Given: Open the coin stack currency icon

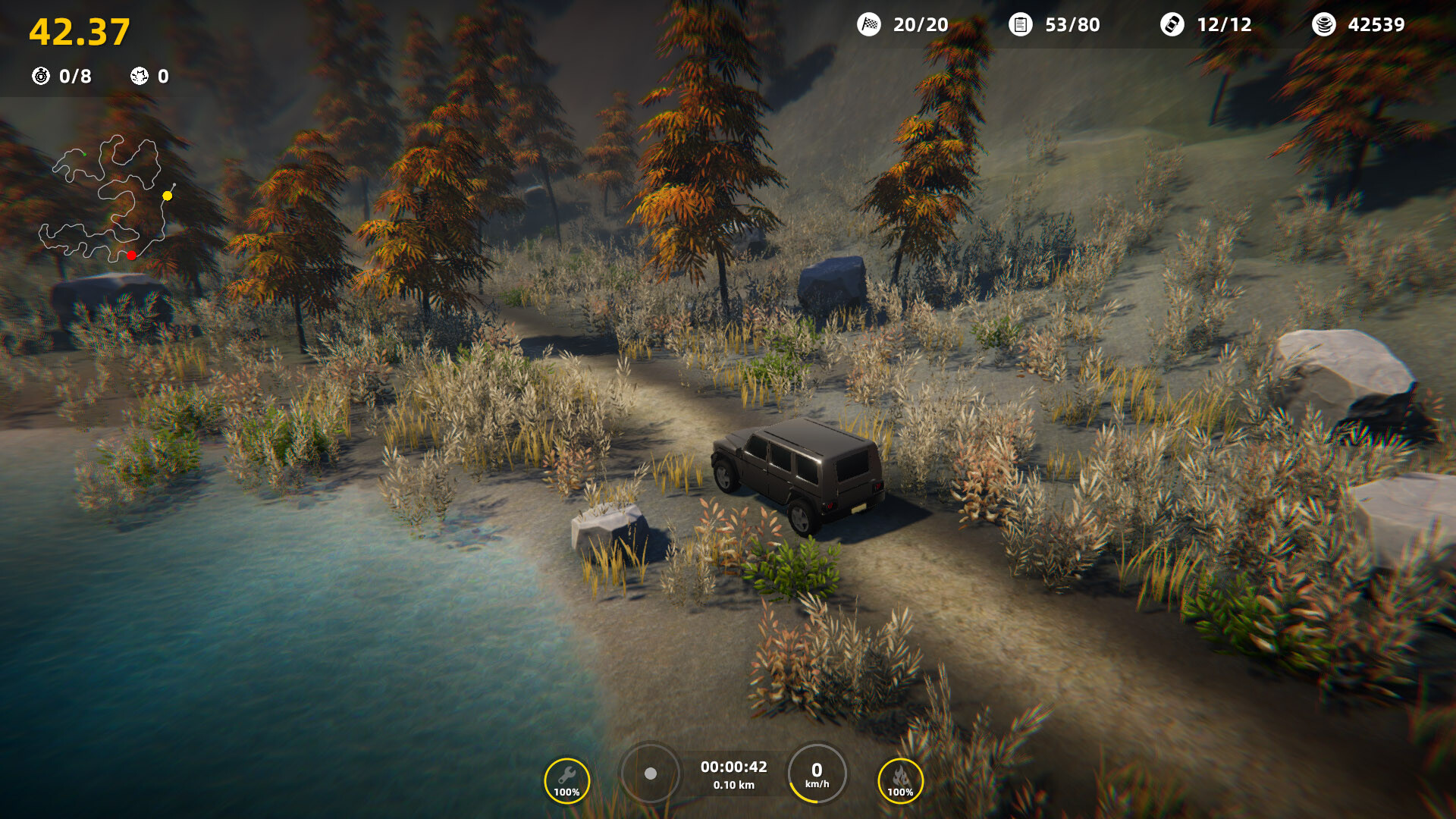Looking at the screenshot, I should 1323,24.
